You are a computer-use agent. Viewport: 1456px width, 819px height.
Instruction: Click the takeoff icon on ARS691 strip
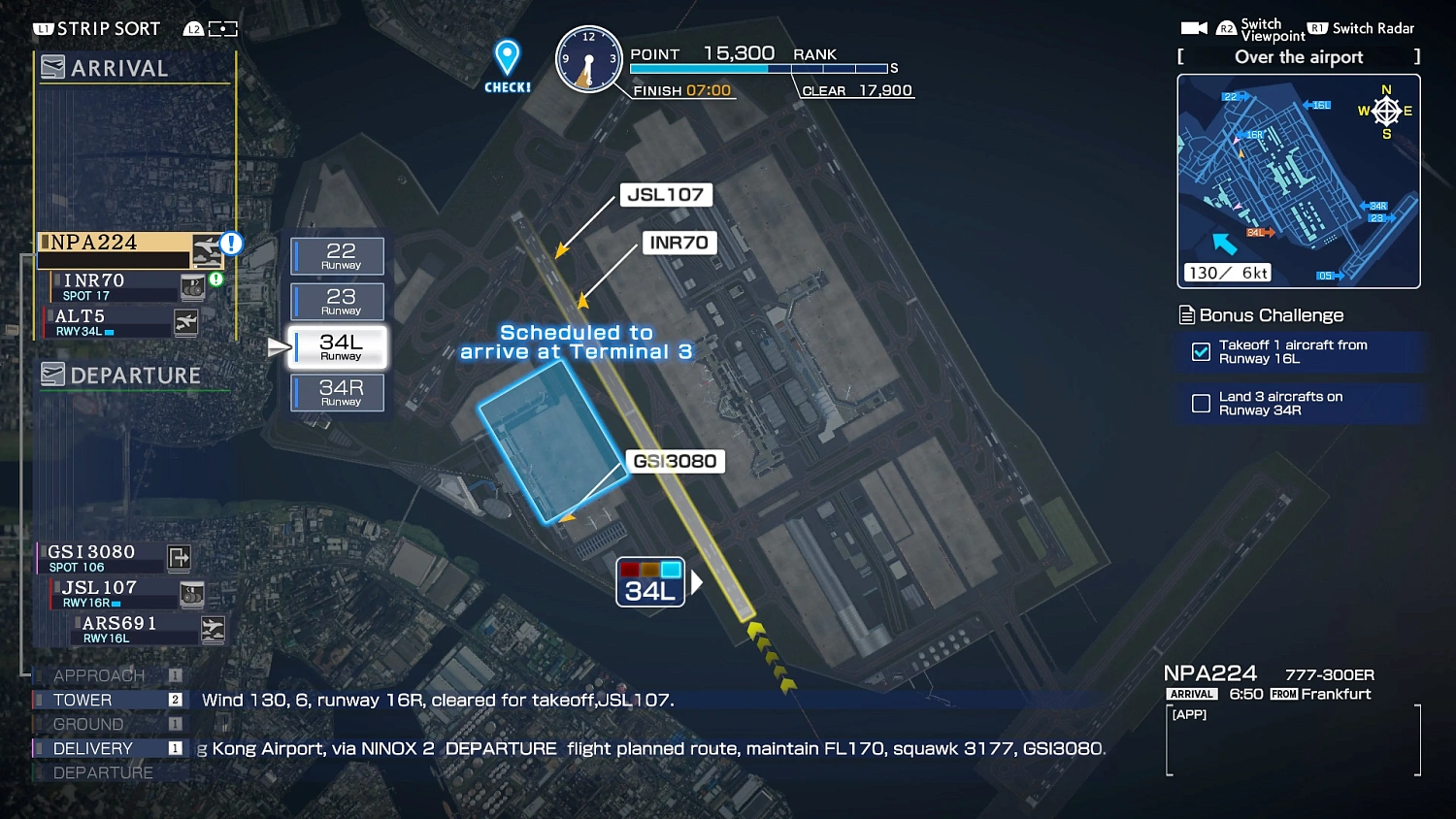pyautogui.click(x=212, y=629)
